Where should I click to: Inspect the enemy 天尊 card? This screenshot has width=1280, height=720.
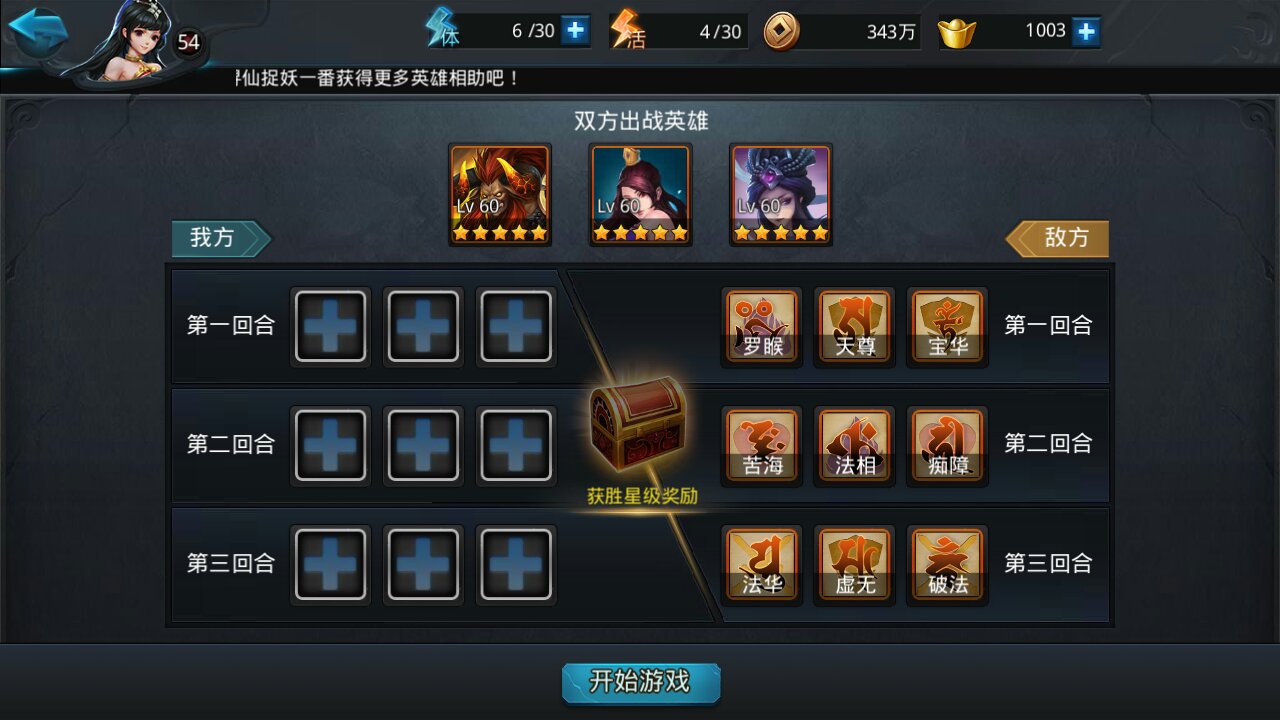855,327
